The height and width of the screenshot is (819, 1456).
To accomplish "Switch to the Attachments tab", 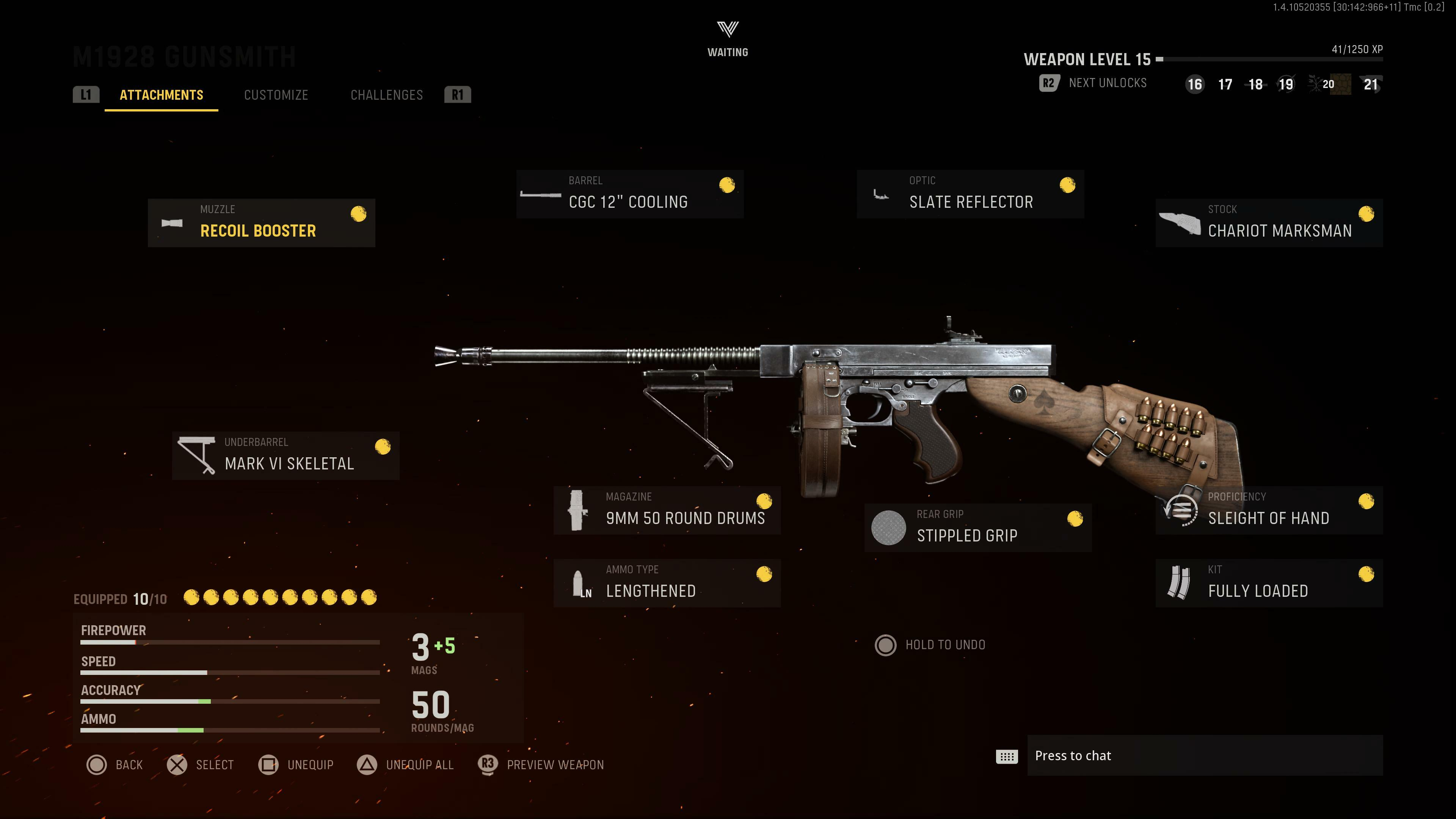I will point(161,95).
